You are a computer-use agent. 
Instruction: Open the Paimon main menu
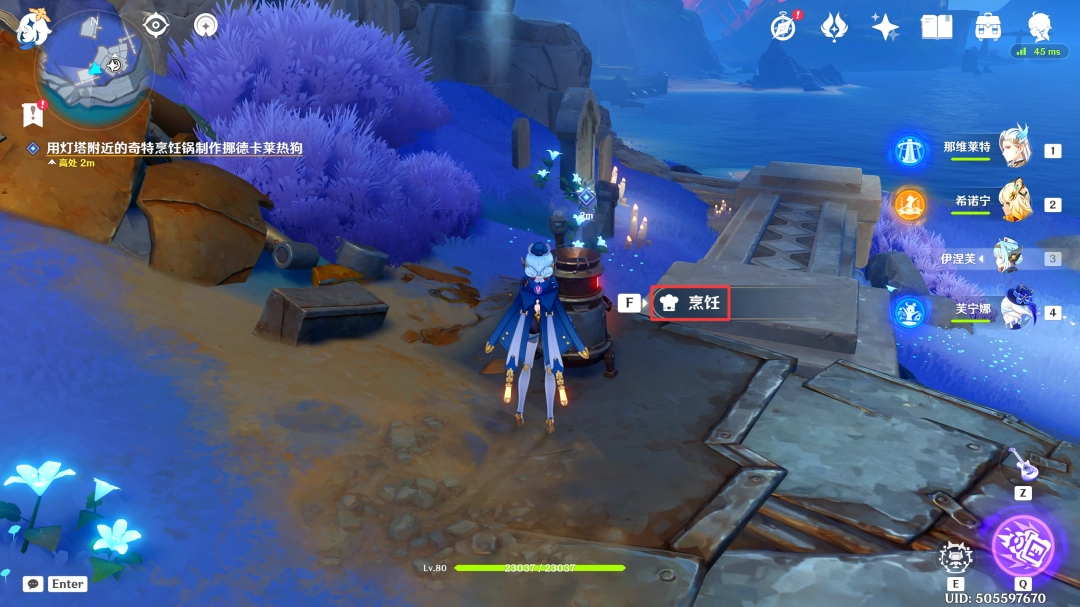32,27
